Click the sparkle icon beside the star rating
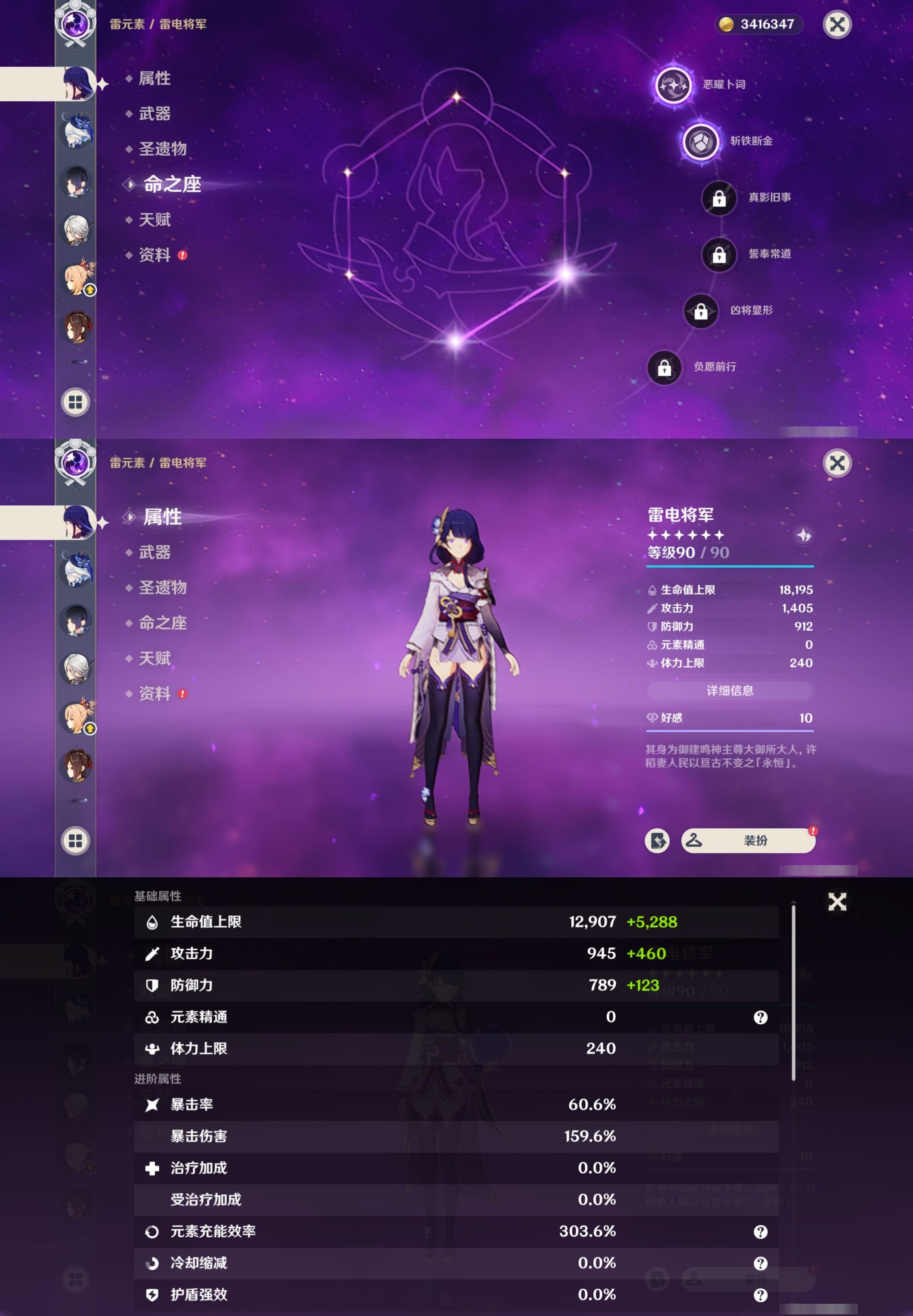Image resolution: width=913 pixels, height=1316 pixels. [x=804, y=535]
